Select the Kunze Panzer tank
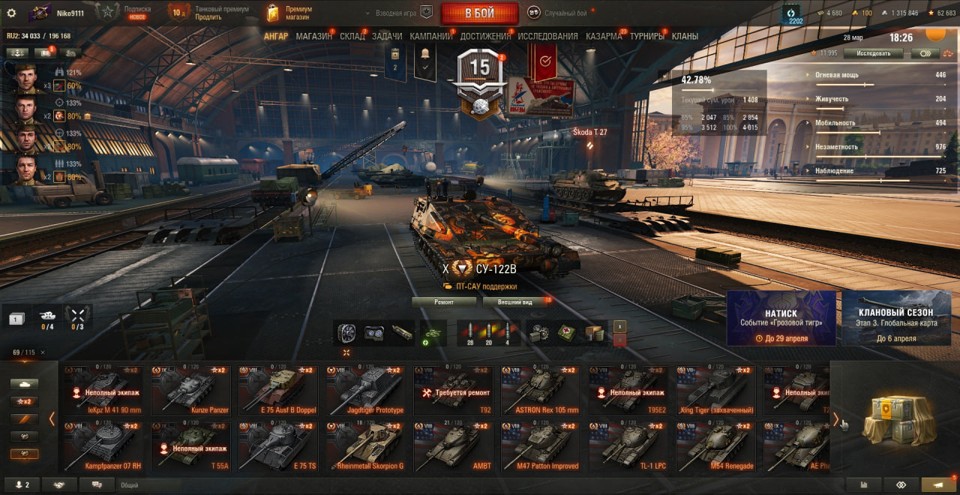 pos(192,388)
